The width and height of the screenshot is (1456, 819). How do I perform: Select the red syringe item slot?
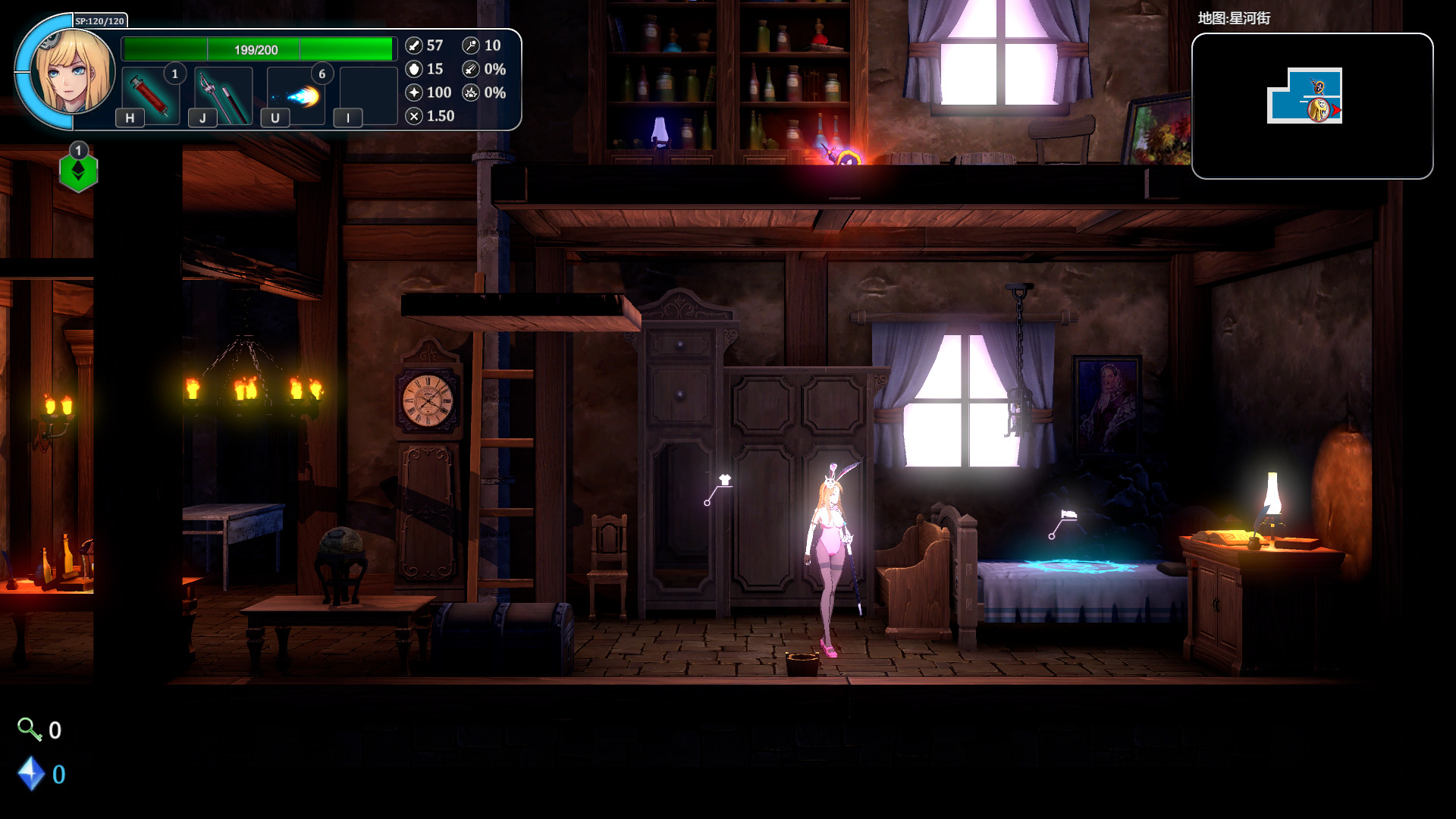tap(150, 96)
